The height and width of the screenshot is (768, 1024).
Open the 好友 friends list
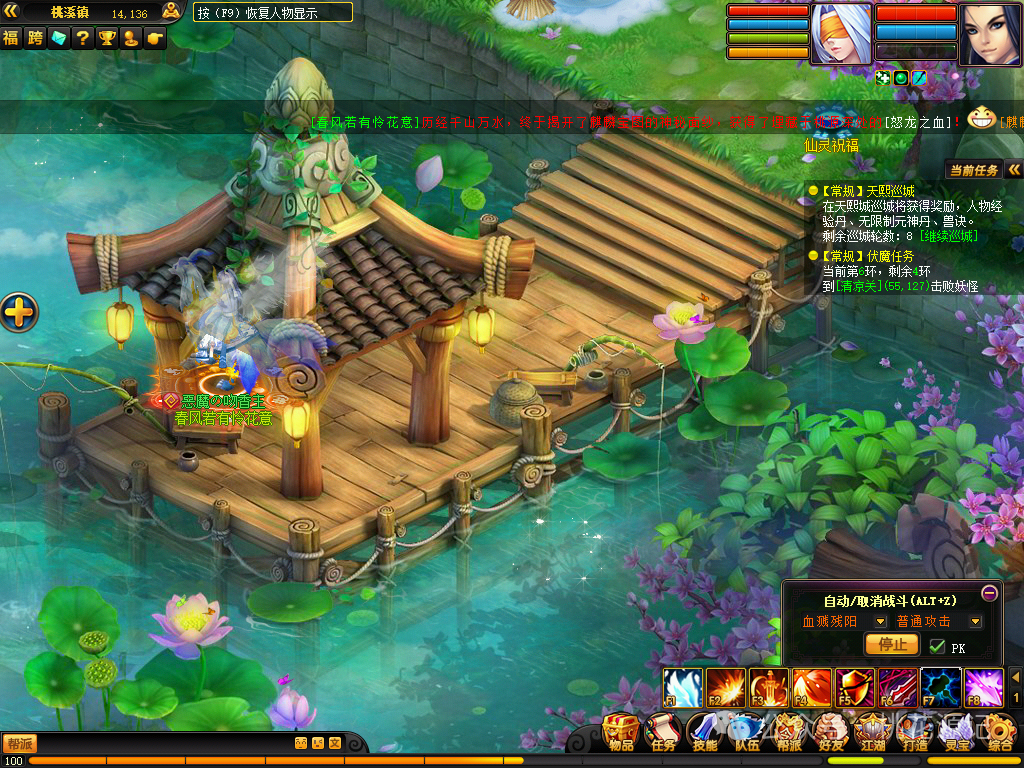click(831, 731)
